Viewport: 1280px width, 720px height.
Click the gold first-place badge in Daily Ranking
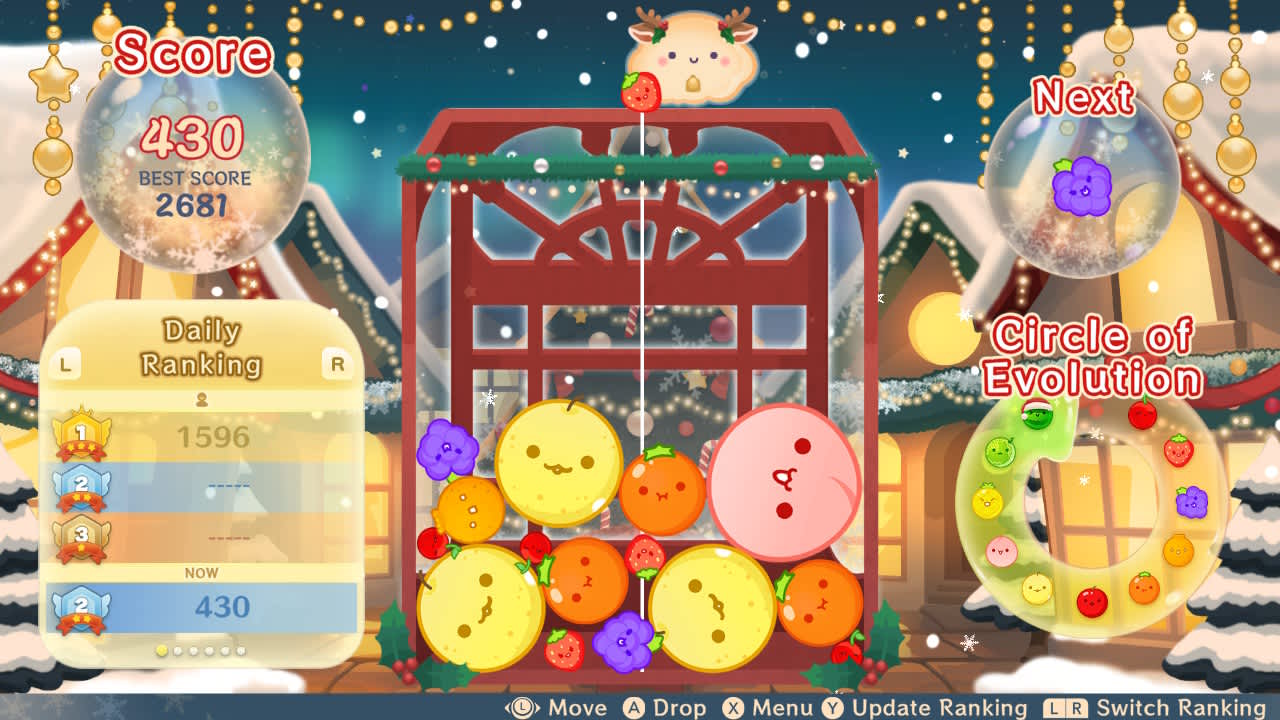(x=83, y=432)
